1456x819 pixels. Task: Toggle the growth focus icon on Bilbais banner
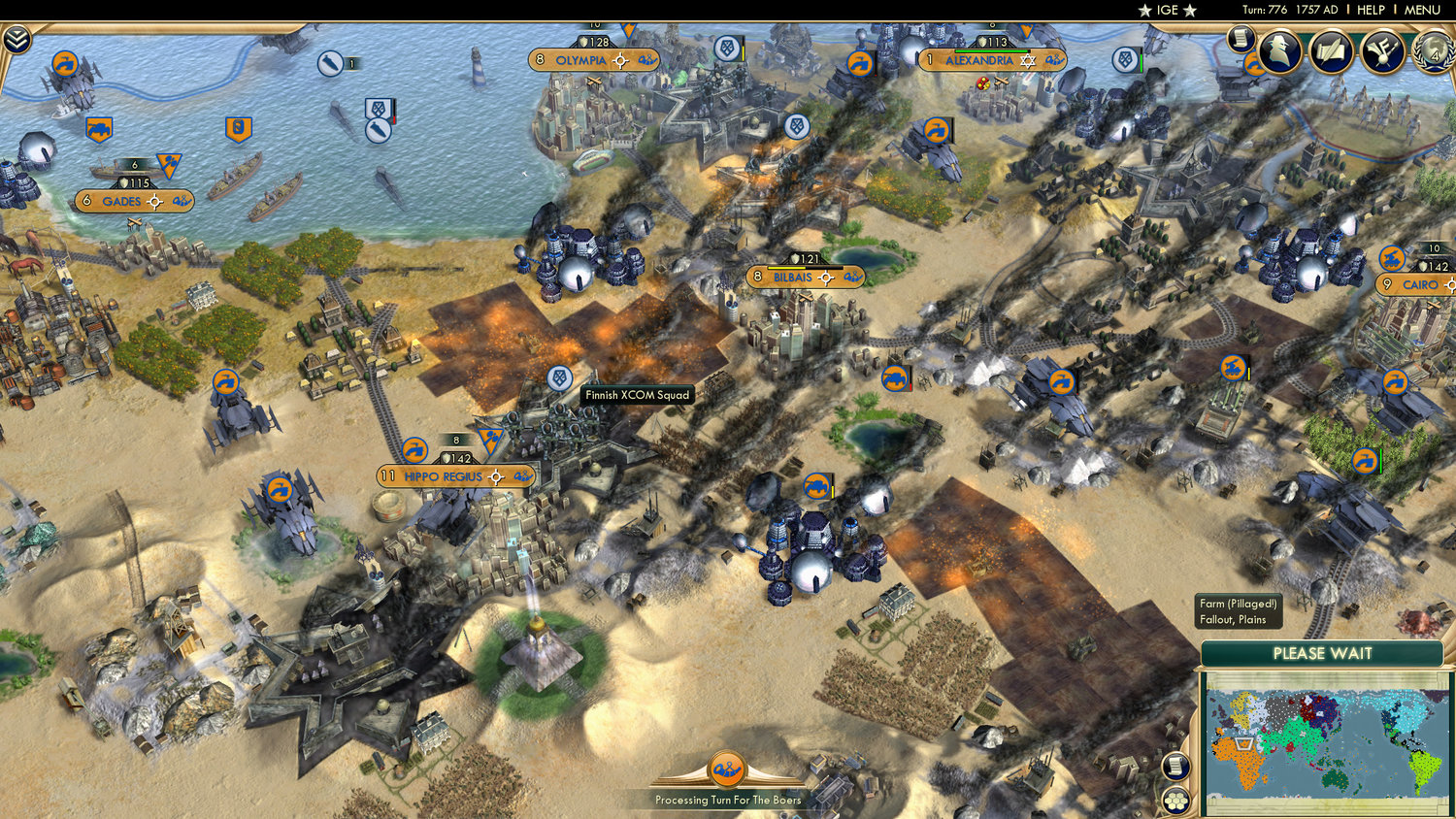[827, 278]
